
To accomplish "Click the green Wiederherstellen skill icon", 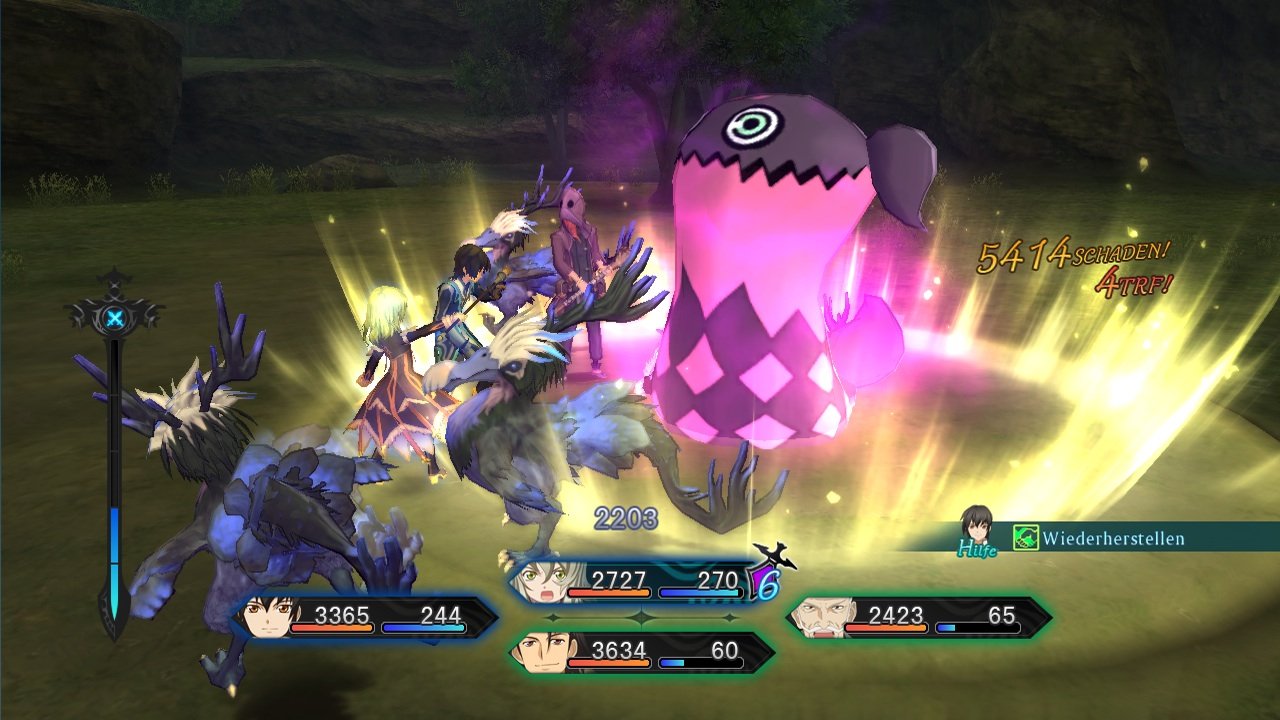I will coord(1025,538).
